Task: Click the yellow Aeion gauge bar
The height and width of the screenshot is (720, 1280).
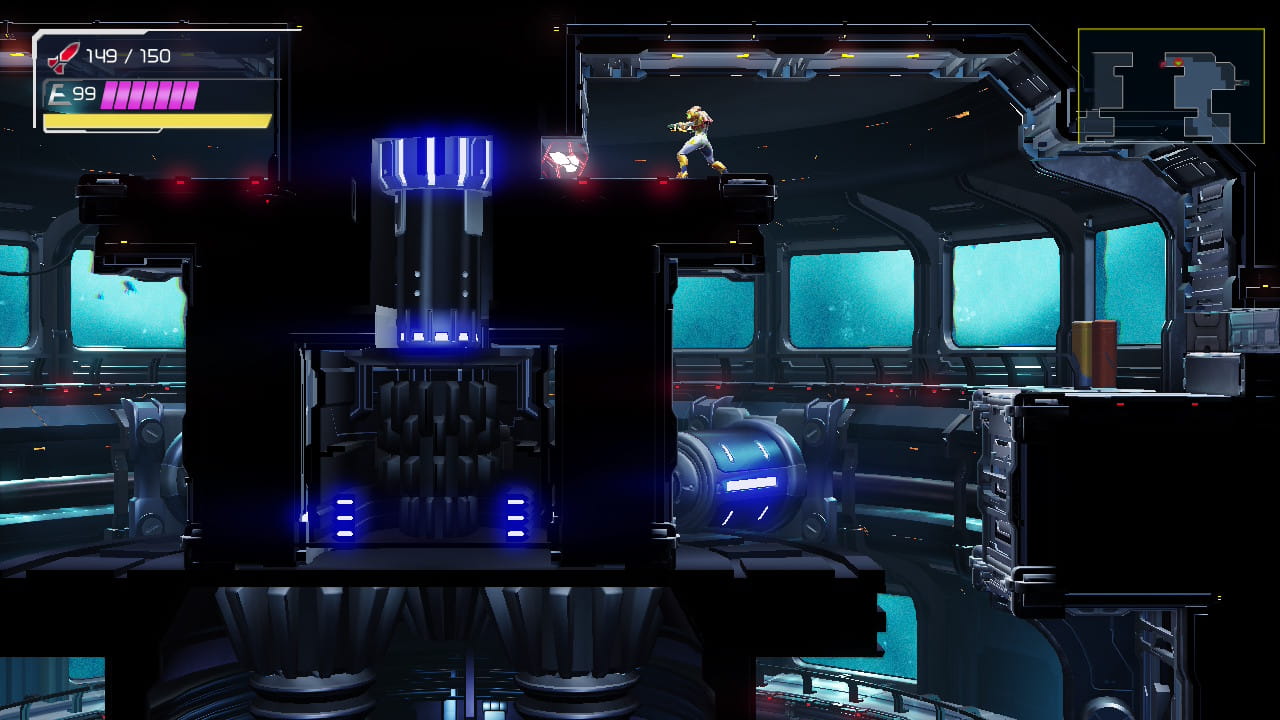Action: (x=155, y=120)
